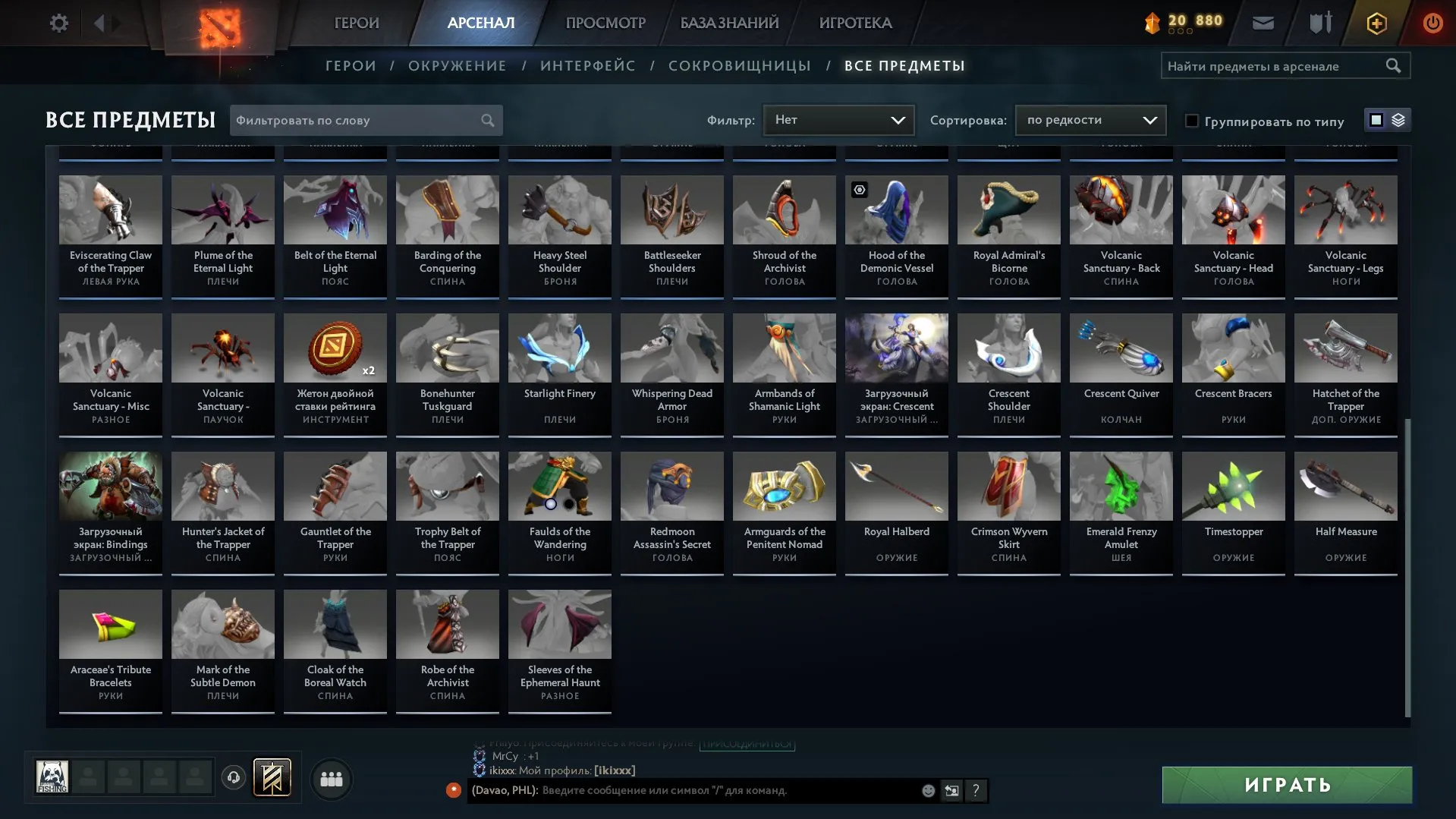Expand the sorting options chevron
Viewport: 1456px width, 819px height.
click(x=1150, y=120)
